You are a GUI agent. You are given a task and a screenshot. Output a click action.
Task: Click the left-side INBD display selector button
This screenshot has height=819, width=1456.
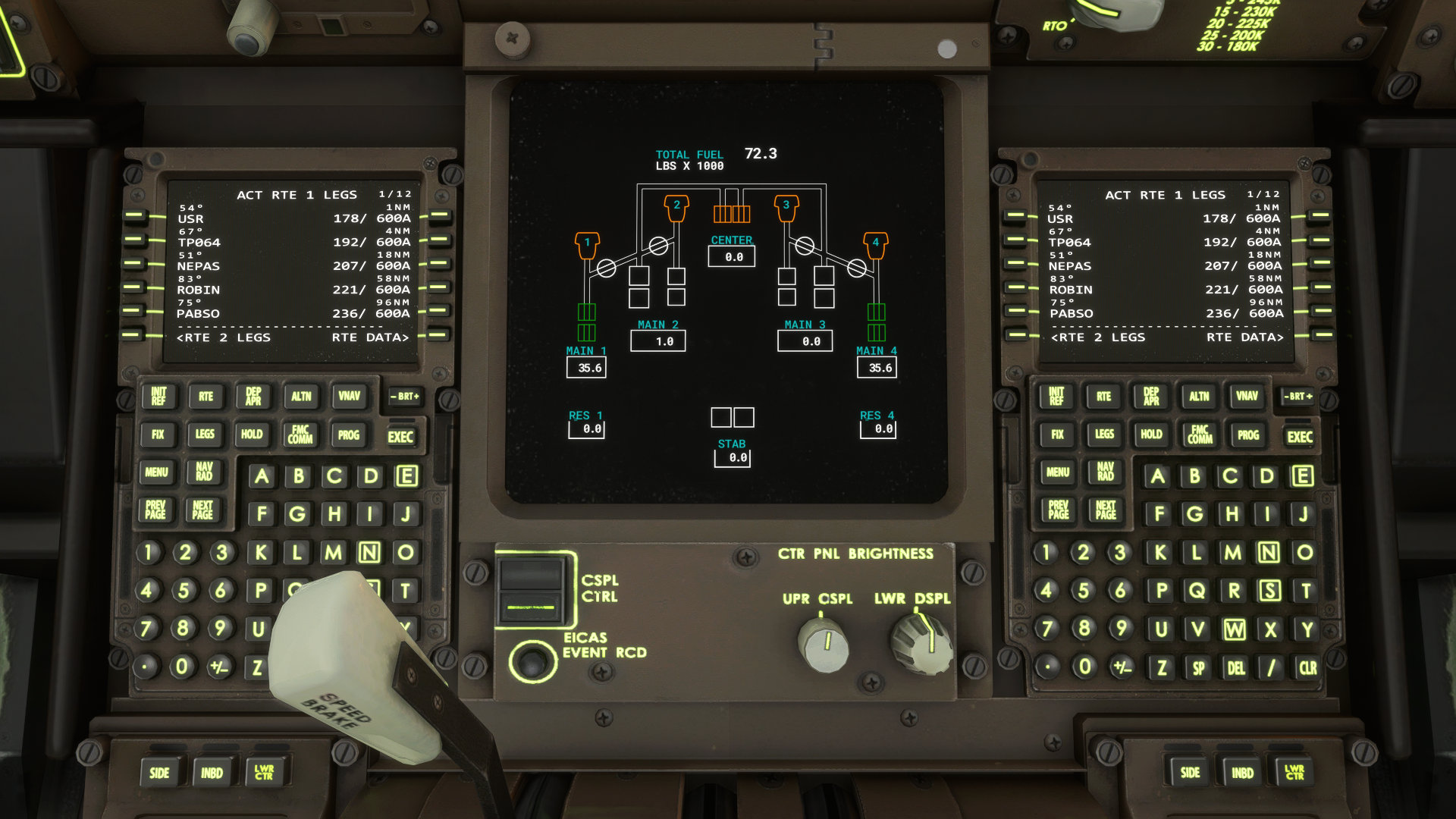point(212,773)
